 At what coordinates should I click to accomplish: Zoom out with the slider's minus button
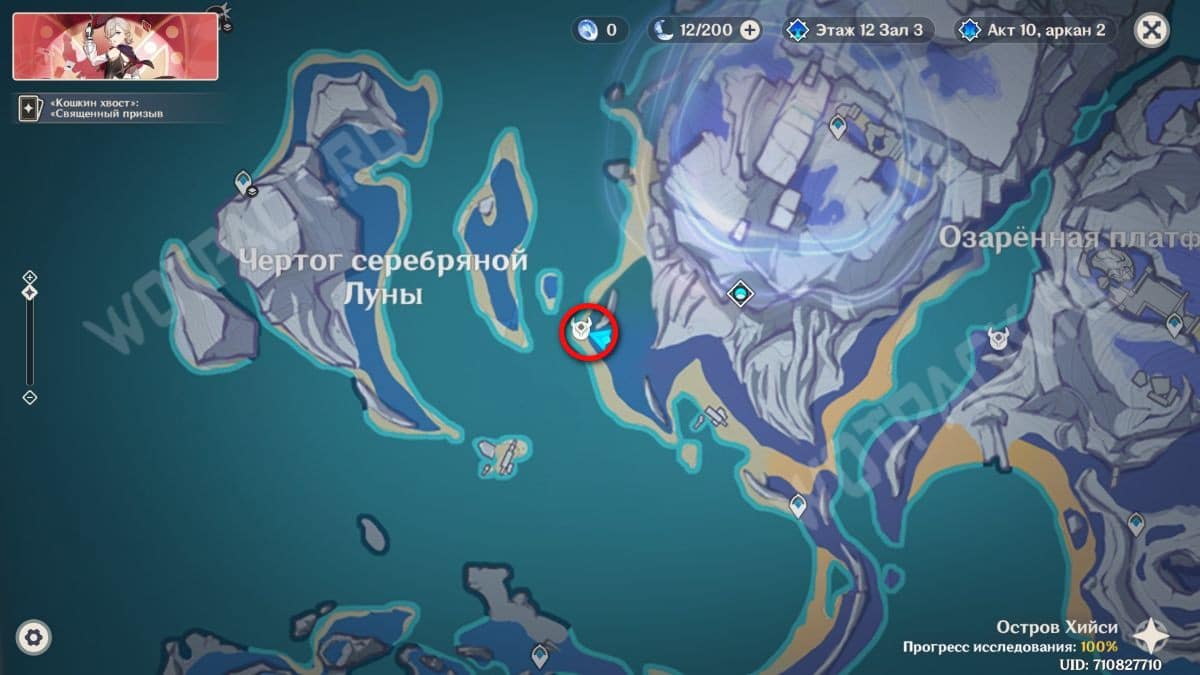[x=30, y=397]
